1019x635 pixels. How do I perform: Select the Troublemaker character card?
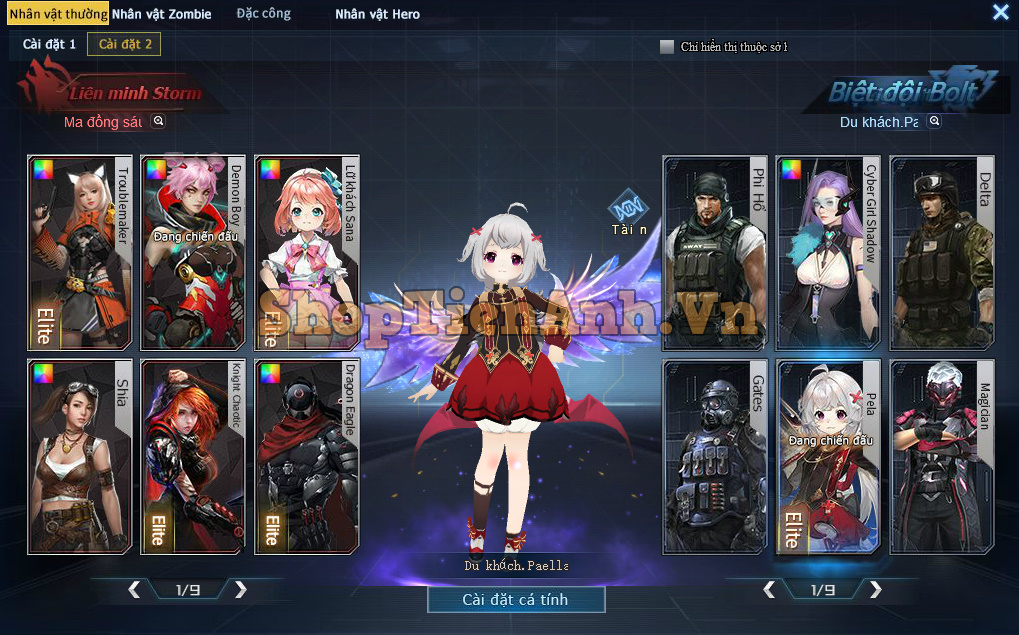(80, 251)
